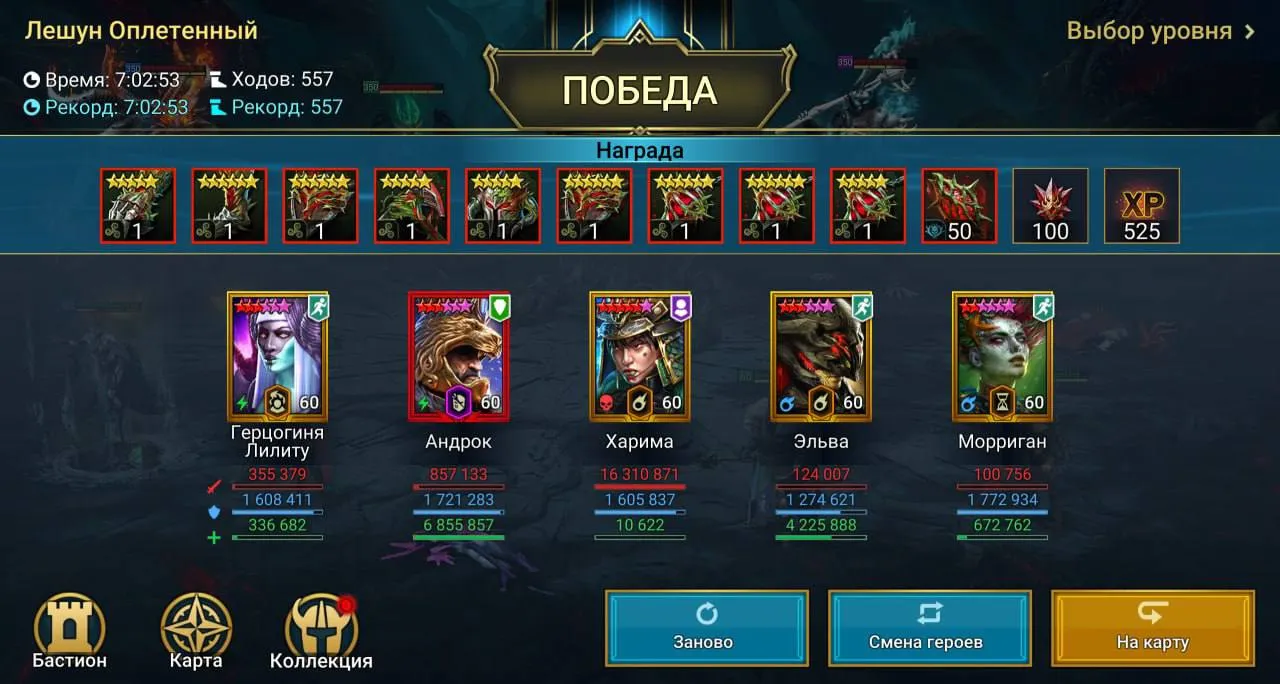This screenshot has height=684, width=1280.
Task: View the Морриган hero portrait
Action: coord(1002,356)
